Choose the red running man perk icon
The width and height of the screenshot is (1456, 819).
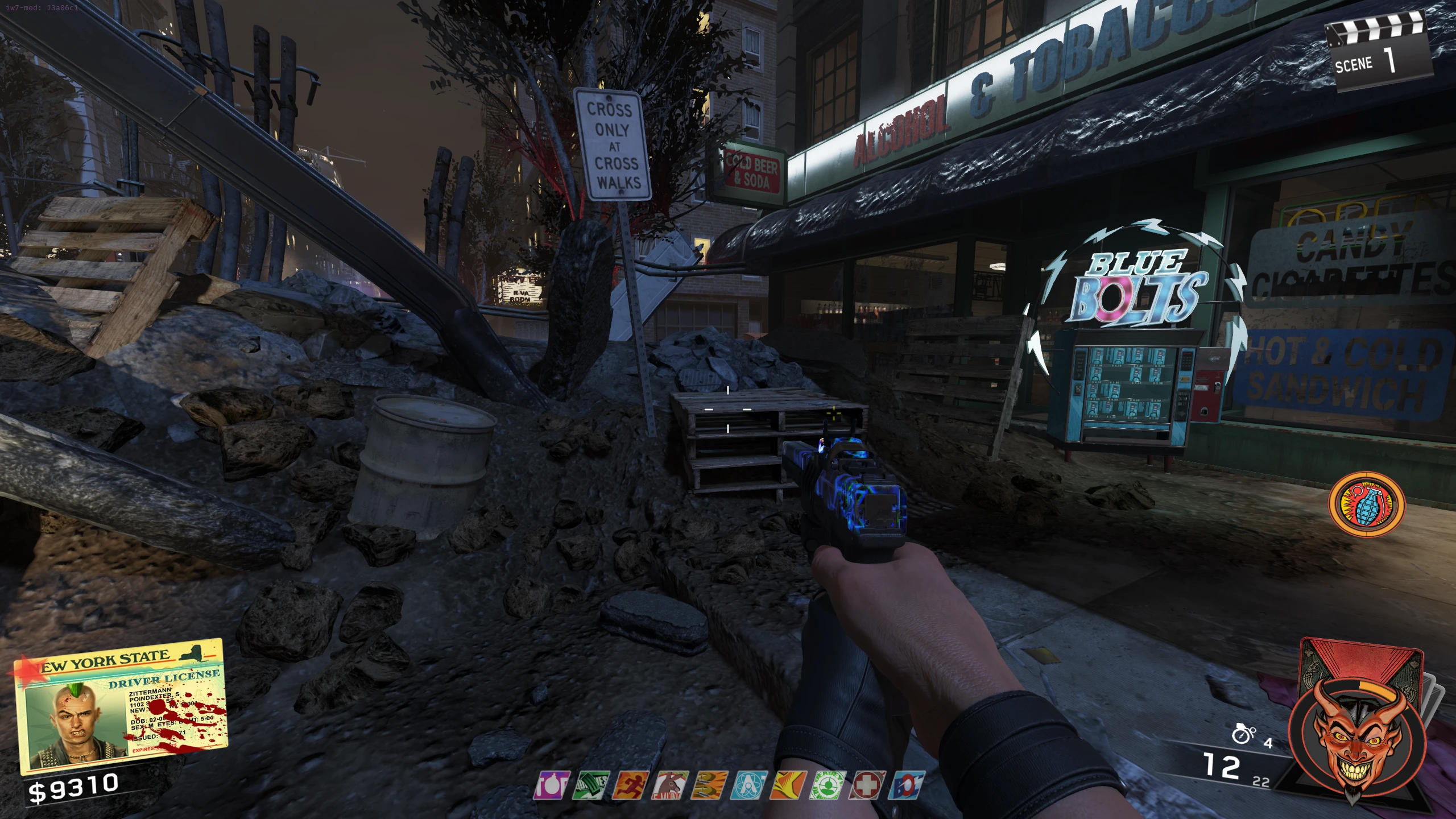[x=630, y=786]
